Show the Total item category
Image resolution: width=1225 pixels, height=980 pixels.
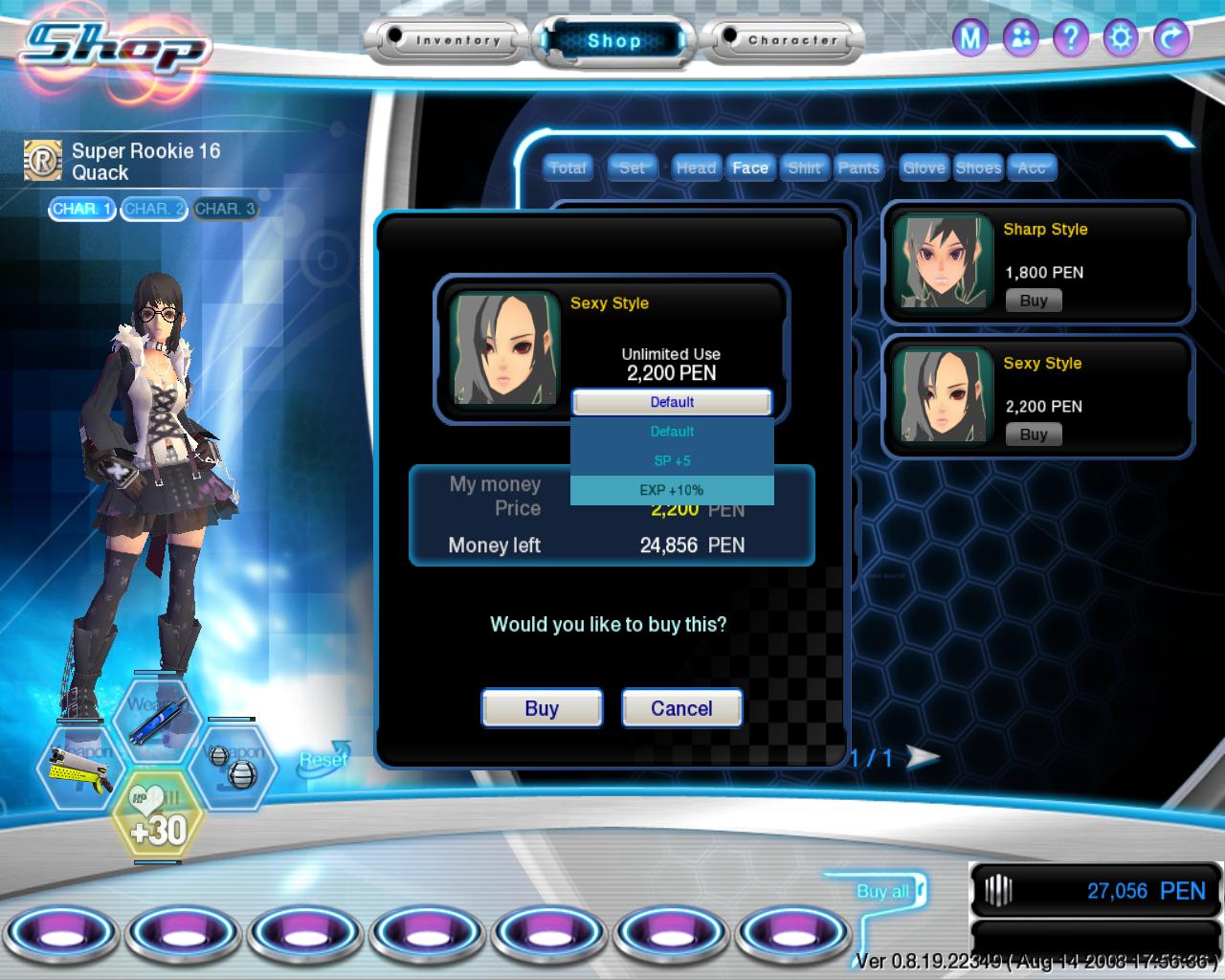568,167
